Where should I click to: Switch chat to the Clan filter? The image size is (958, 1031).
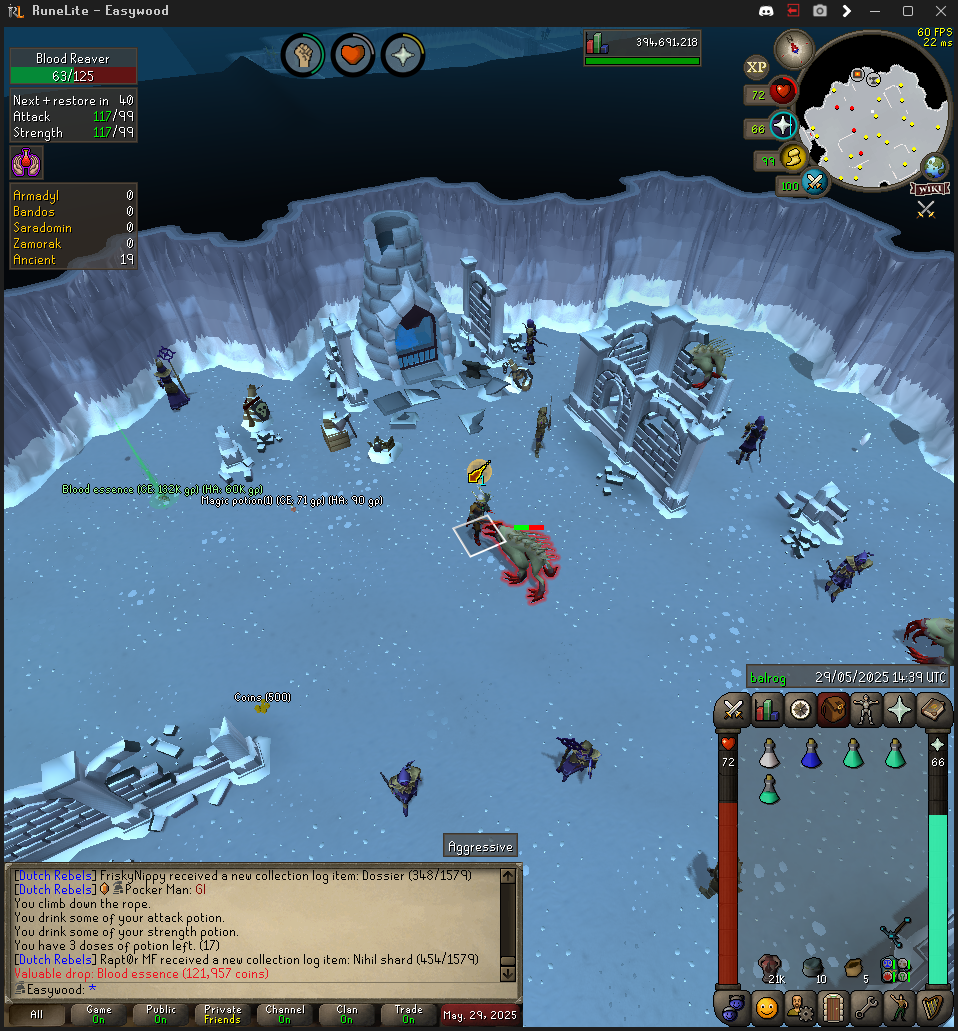pyautogui.click(x=346, y=1014)
